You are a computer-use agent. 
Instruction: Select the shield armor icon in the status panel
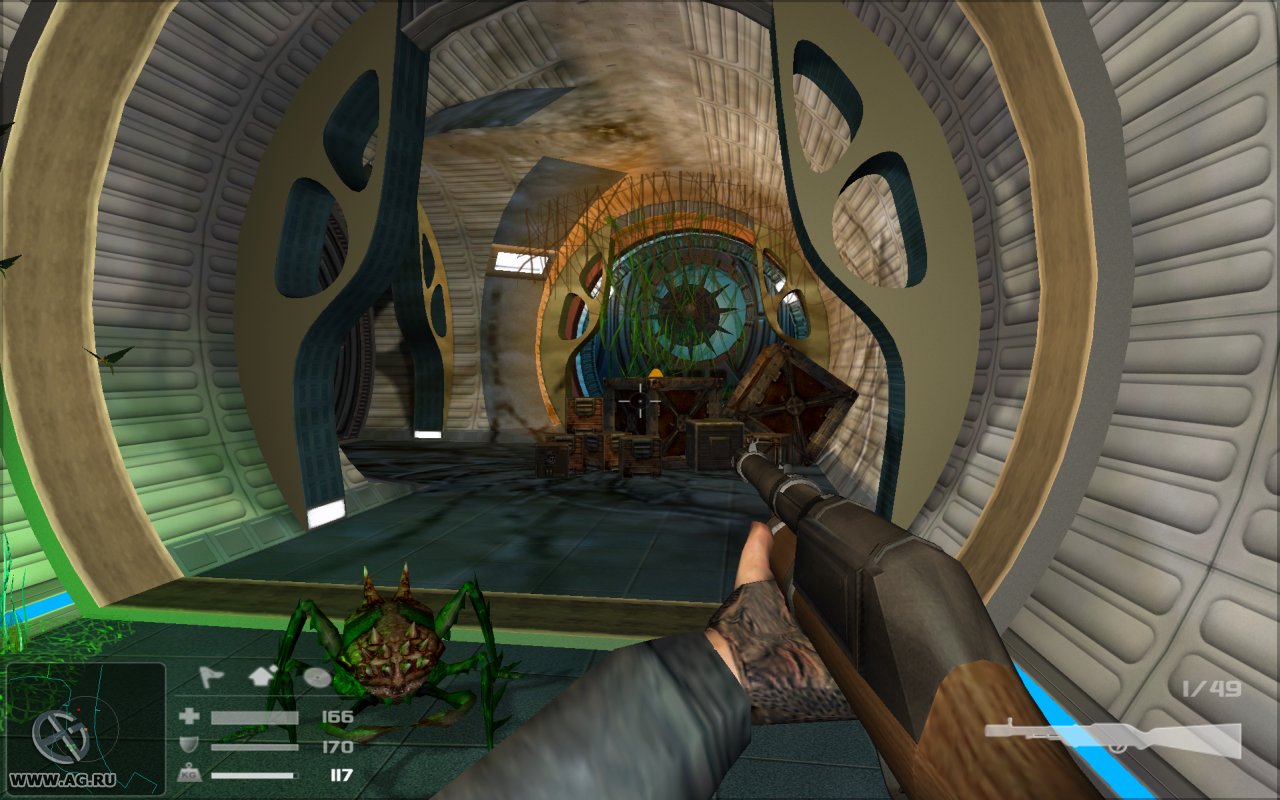click(189, 743)
